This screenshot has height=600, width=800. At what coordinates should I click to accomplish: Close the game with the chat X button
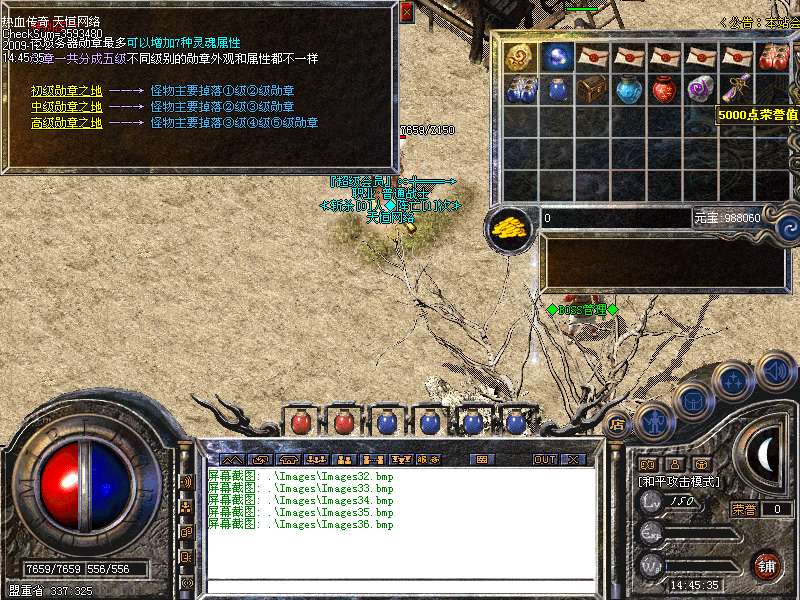point(573,459)
